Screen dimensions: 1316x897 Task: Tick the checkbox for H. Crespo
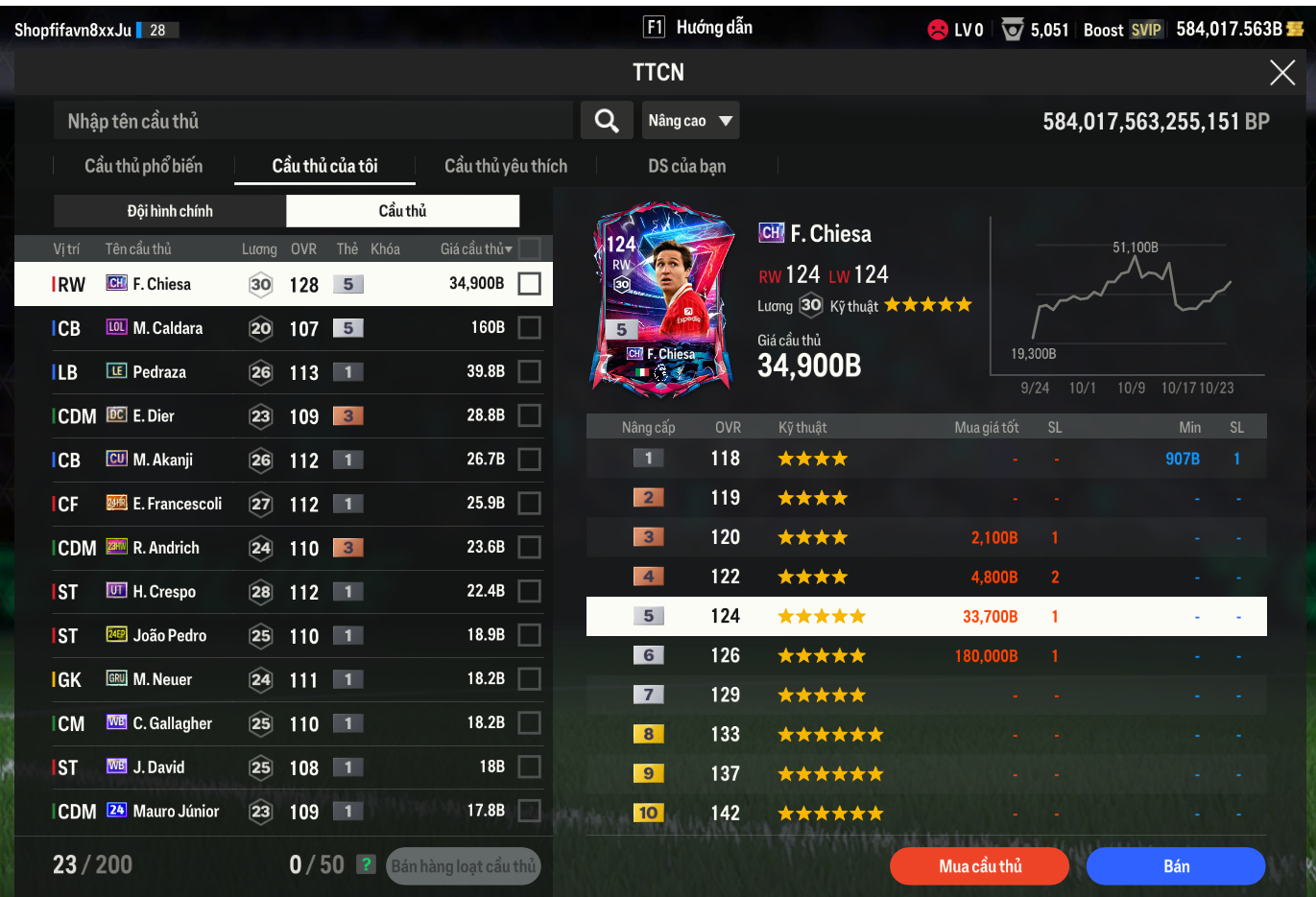coord(529,591)
